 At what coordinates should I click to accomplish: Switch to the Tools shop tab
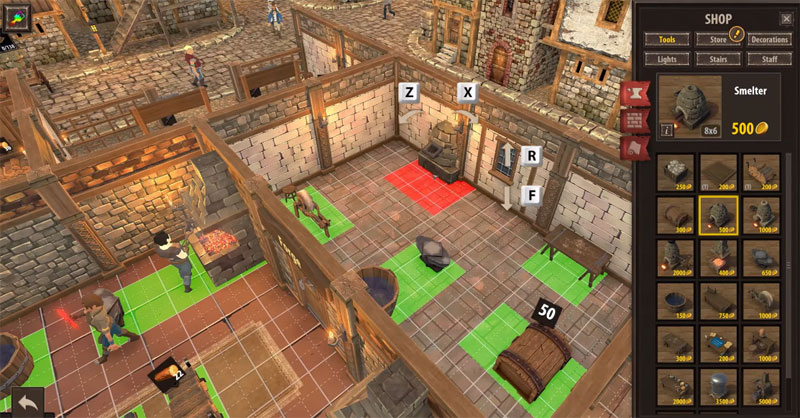[666, 39]
